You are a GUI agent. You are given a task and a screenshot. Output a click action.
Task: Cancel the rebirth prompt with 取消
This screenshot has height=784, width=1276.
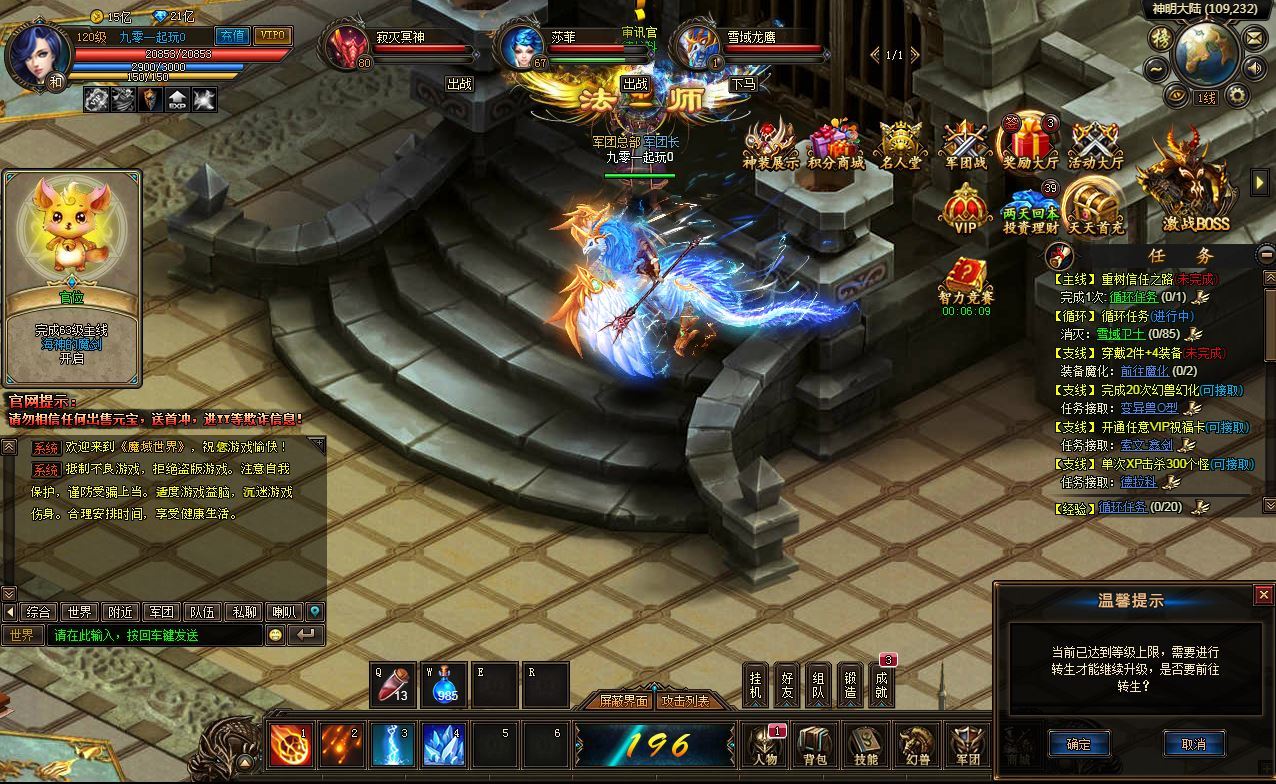pyautogui.click(x=1193, y=744)
